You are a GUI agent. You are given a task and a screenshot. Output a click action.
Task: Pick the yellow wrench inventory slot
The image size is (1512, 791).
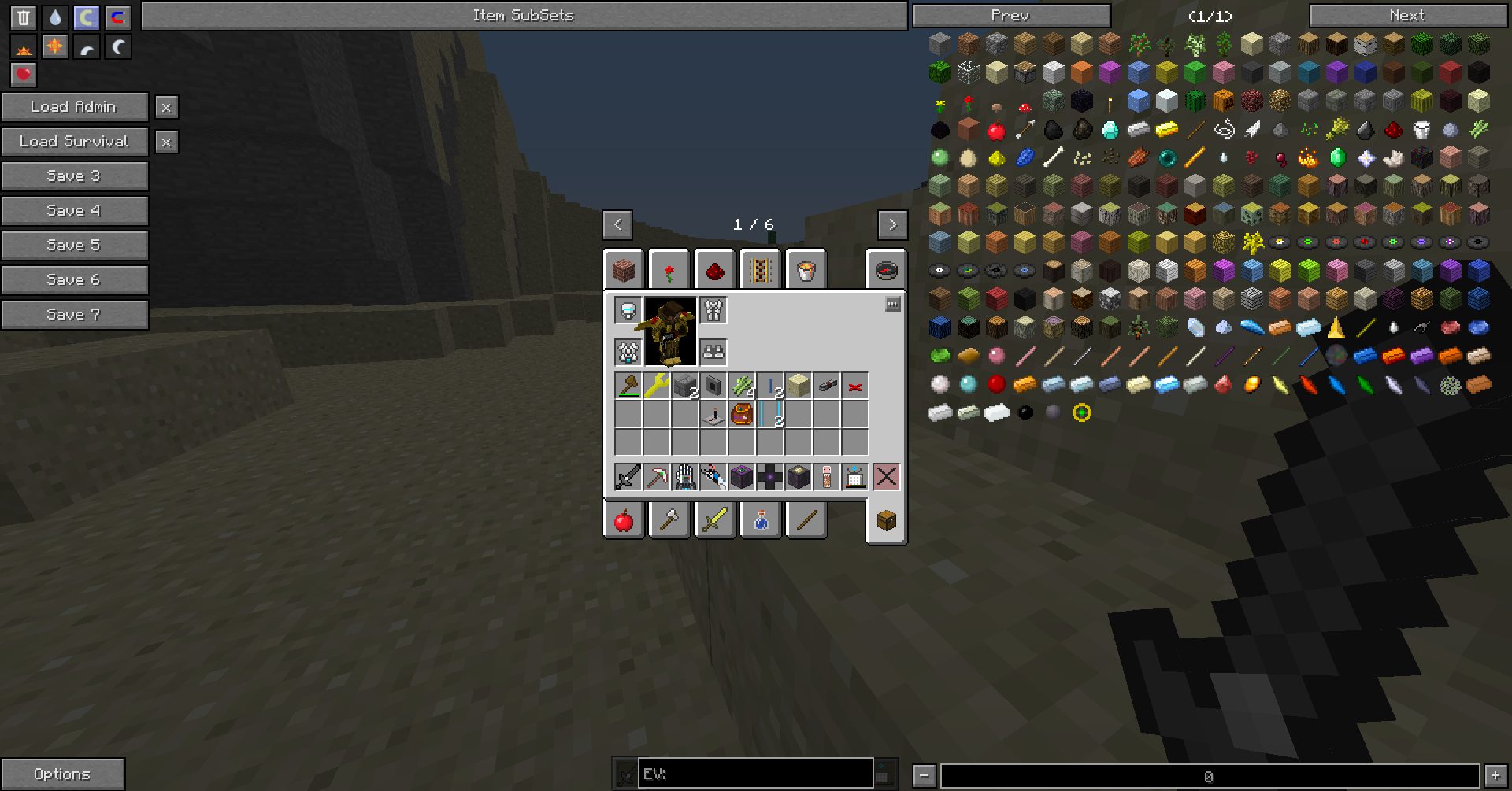coord(656,386)
